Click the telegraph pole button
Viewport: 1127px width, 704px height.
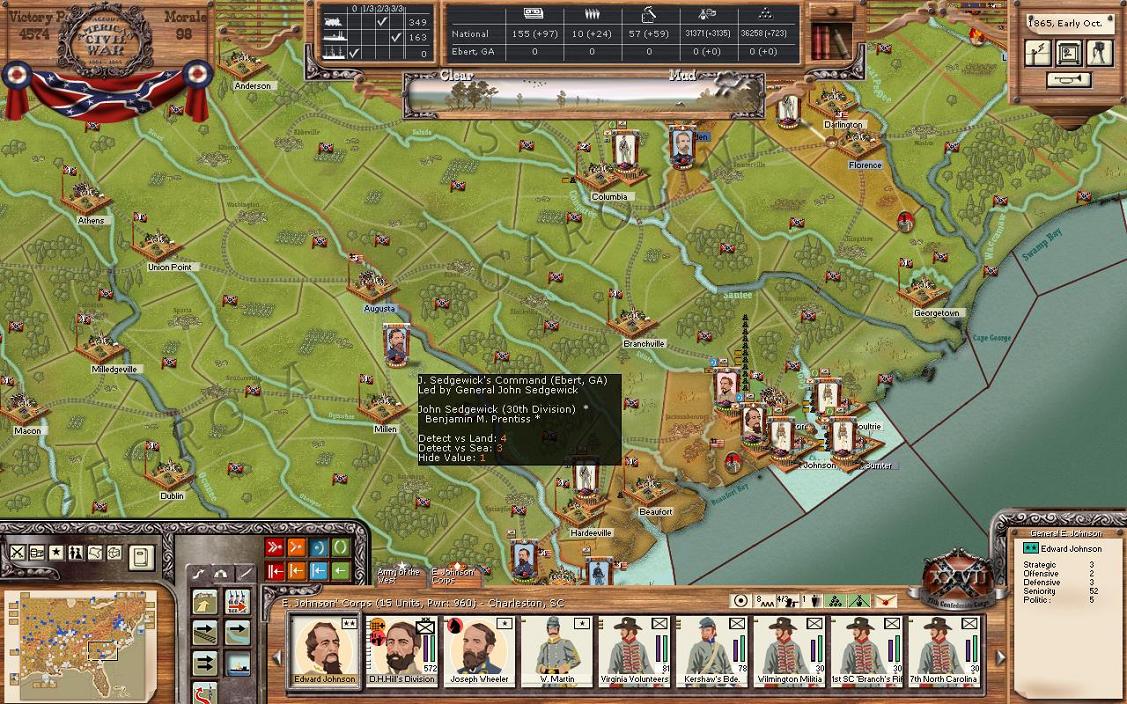pos(1038,54)
